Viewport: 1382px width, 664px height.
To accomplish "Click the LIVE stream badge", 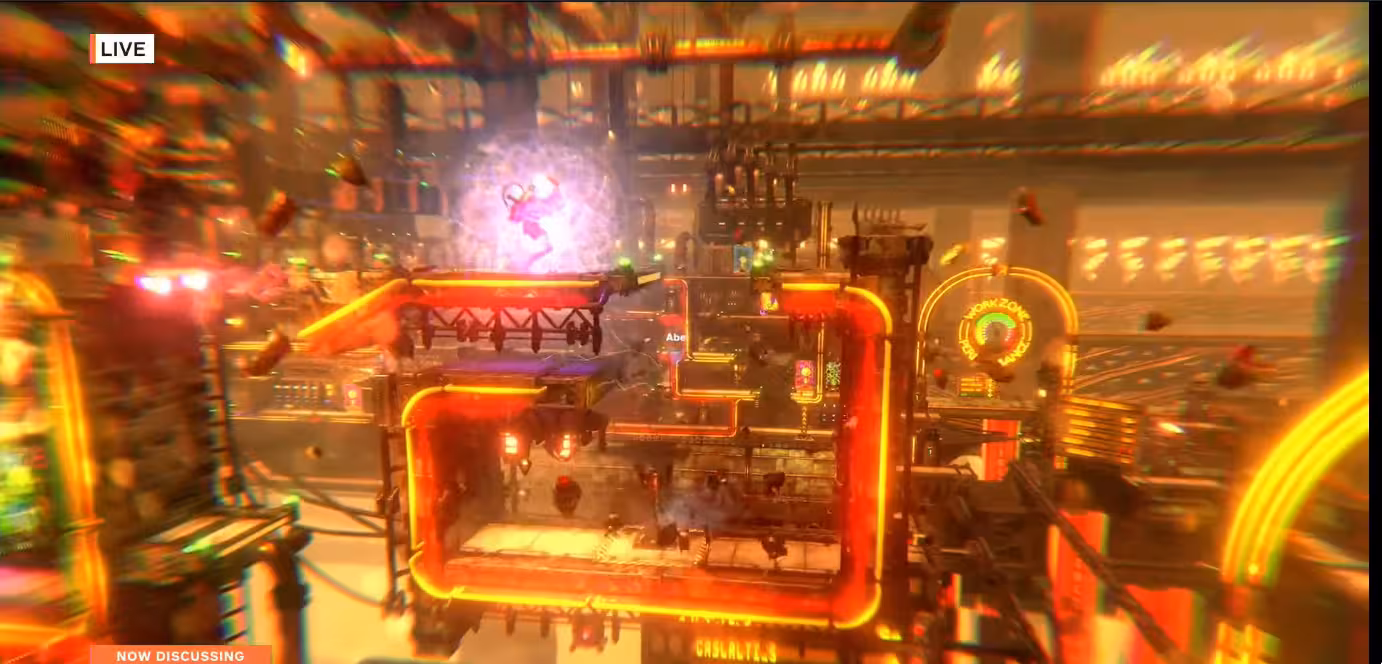I will pos(122,49).
